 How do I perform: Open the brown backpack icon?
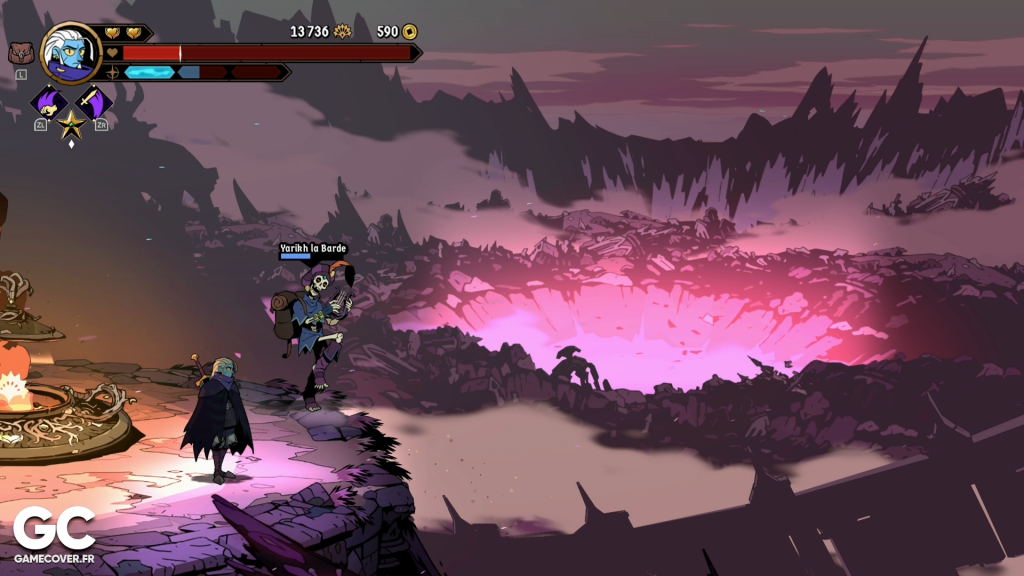[x=20, y=53]
